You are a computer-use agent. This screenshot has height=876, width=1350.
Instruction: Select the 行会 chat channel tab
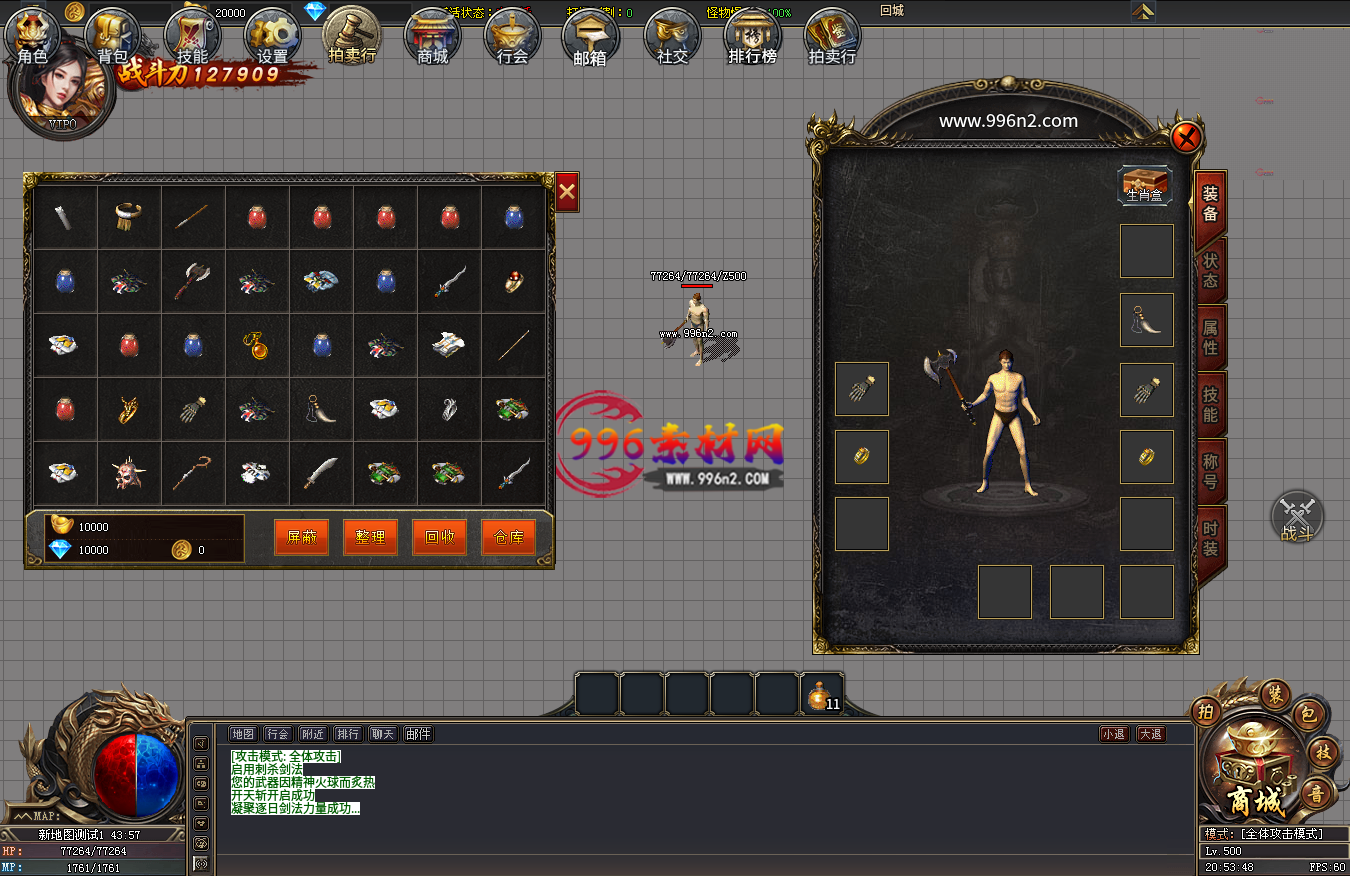pos(278,734)
